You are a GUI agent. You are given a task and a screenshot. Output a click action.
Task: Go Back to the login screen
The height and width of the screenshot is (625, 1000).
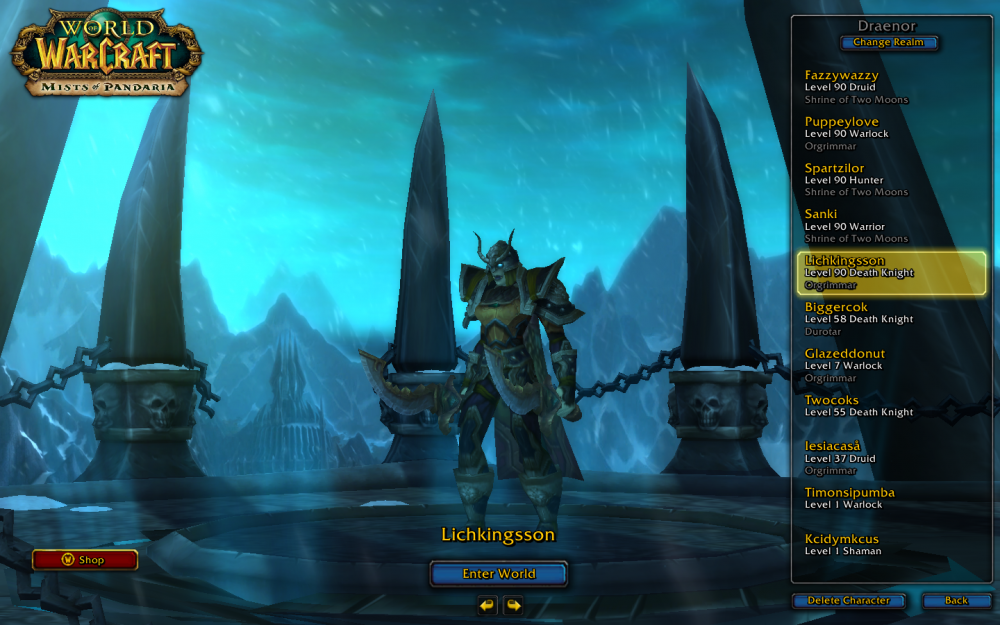click(x=956, y=600)
